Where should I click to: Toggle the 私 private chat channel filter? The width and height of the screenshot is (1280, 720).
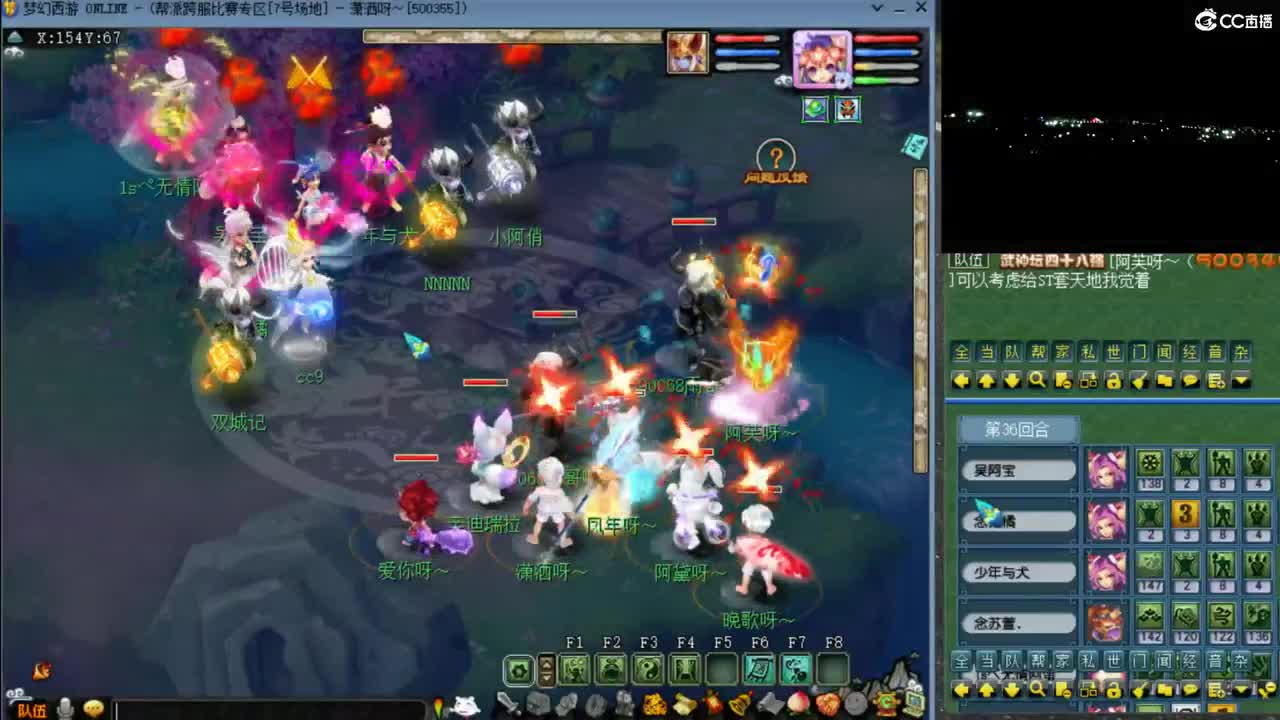coord(1086,352)
